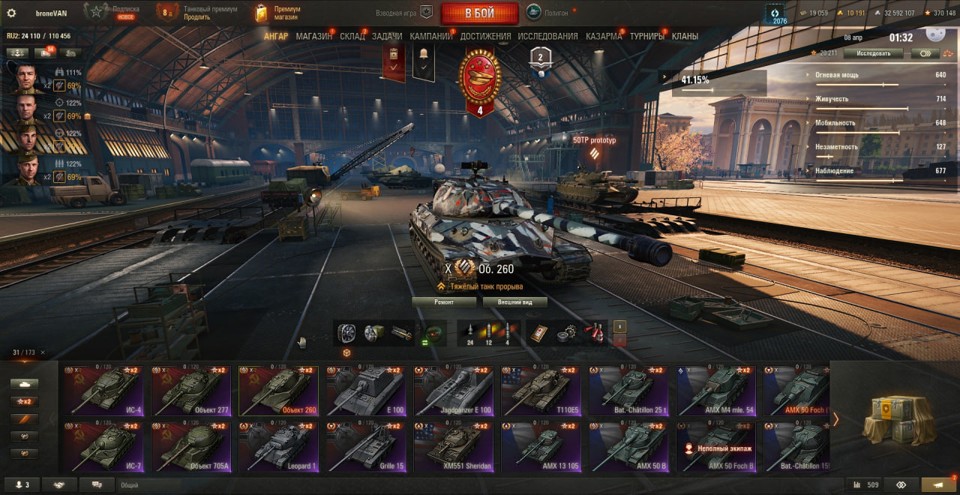Start a battle with the В БОЙ button
The image size is (960, 495).
tap(479, 13)
